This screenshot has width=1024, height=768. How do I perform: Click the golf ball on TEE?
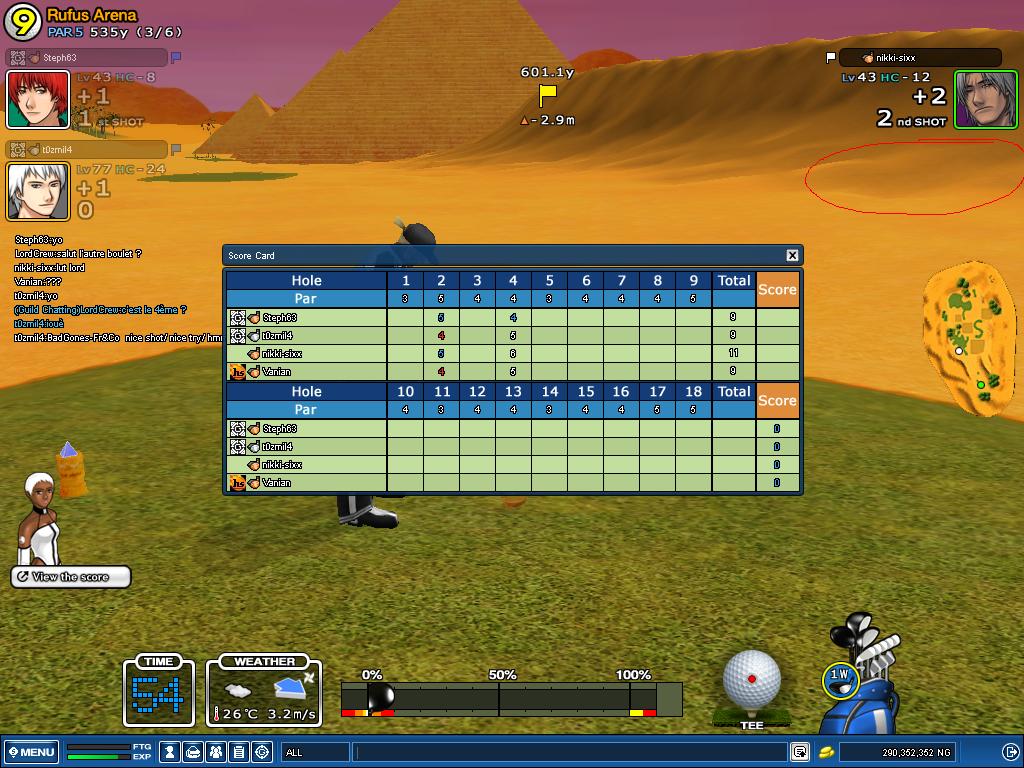click(751, 680)
